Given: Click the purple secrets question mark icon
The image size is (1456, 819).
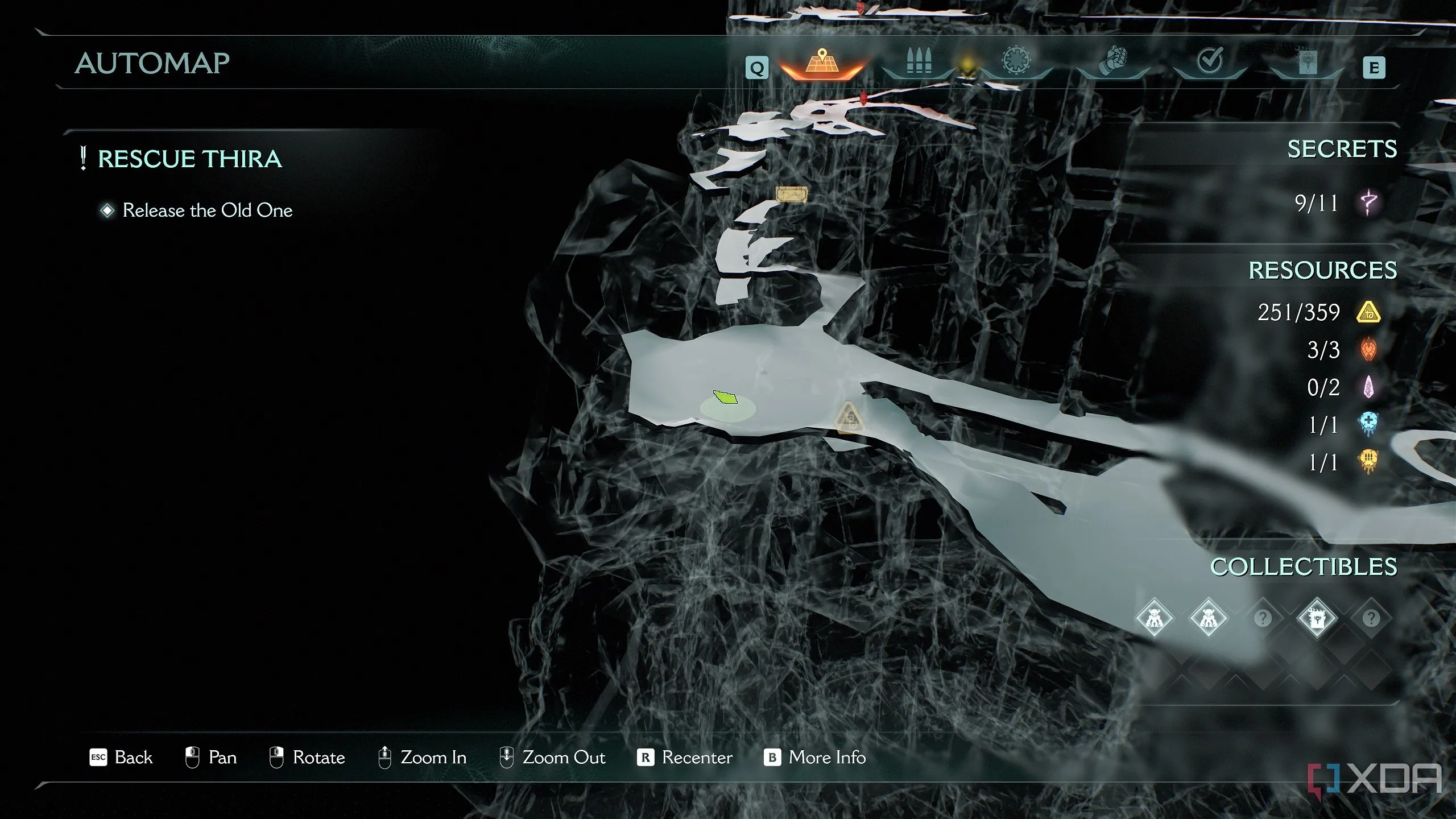Looking at the screenshot, I should [x=1368, y=202].
